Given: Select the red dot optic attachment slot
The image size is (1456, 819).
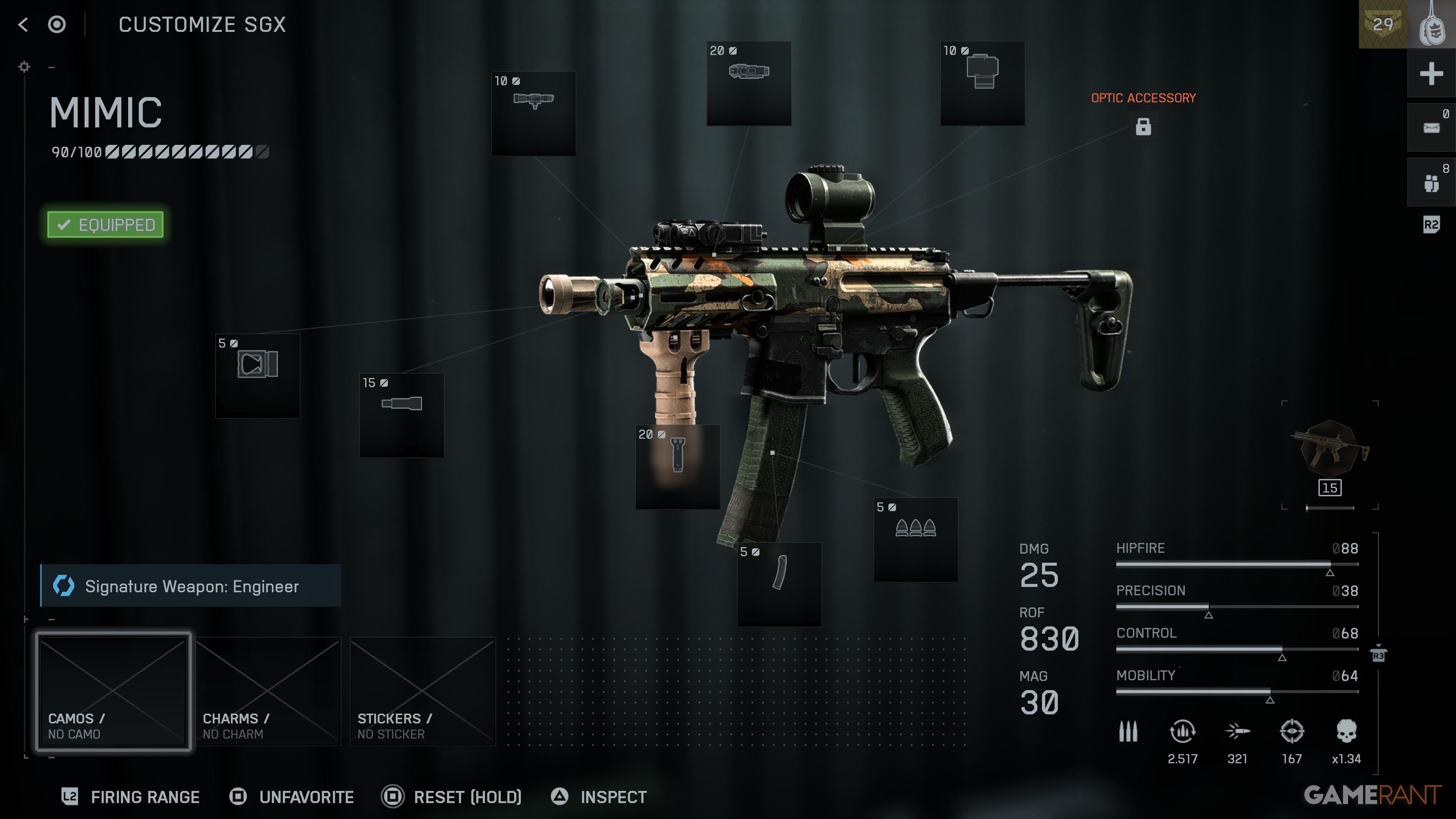Looking at the screenshot, I should 982,83.
